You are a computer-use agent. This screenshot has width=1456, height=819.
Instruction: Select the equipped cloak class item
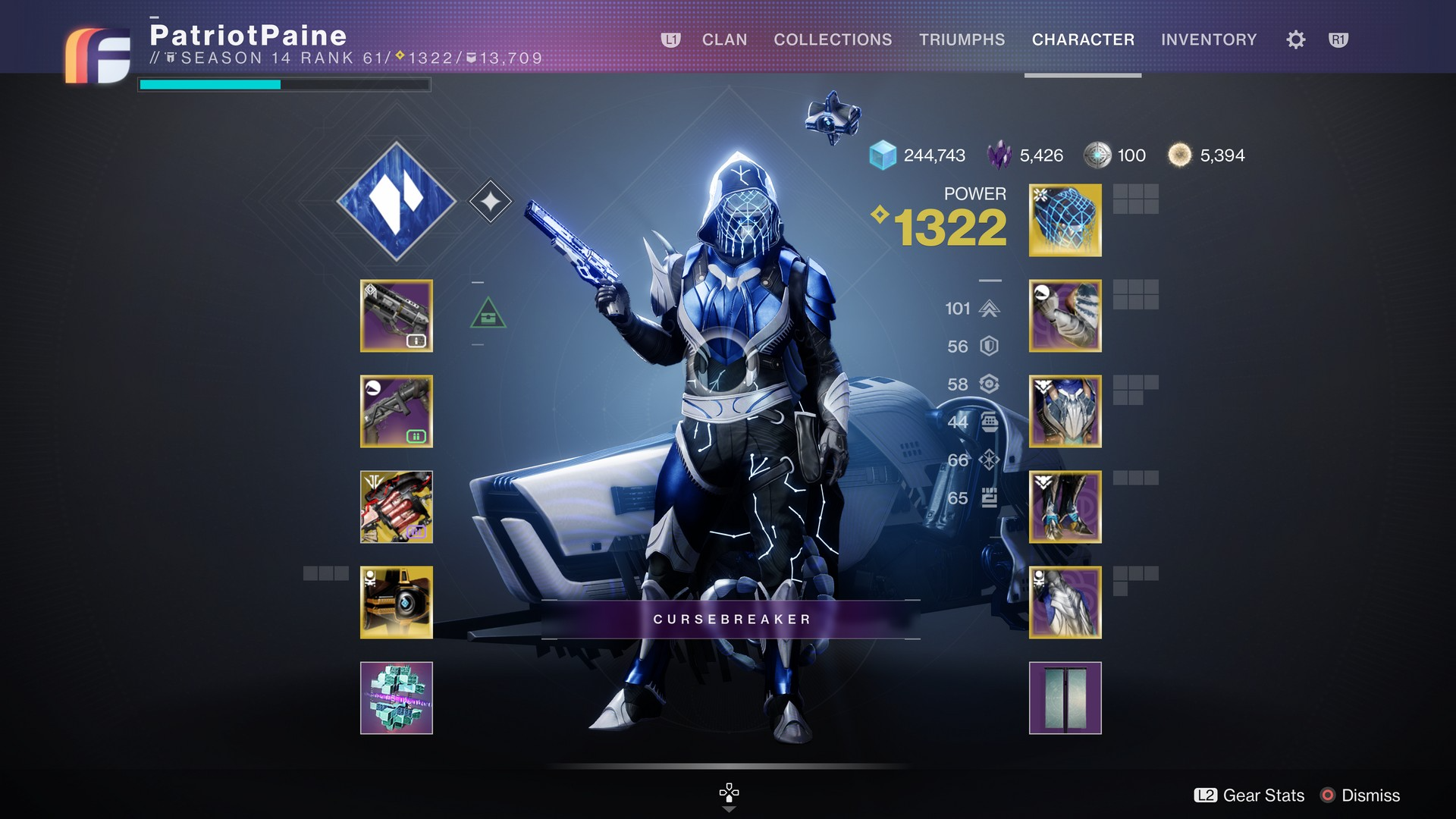click(x=1065, y=601)
